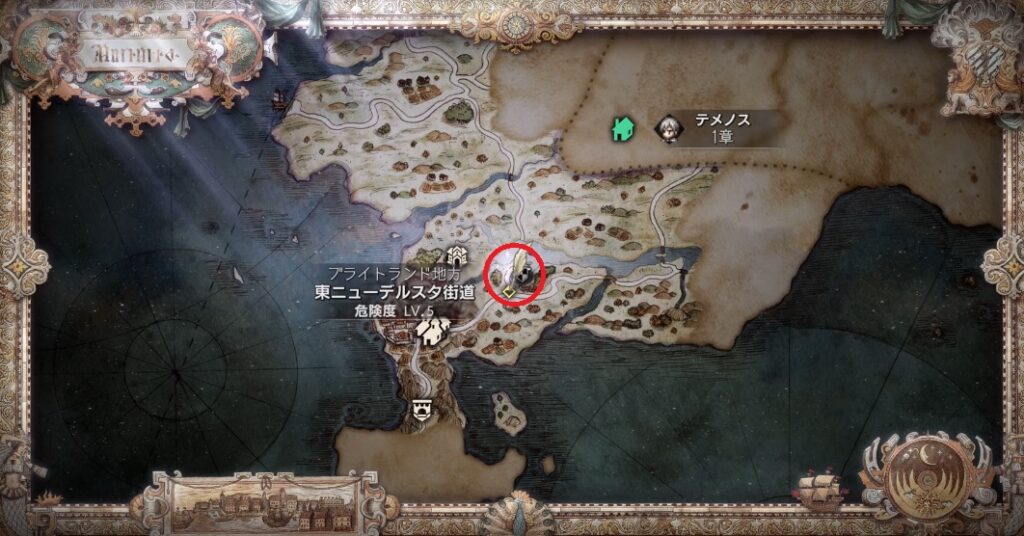The height and width of the screenshot is (536, 1024).
Task: Select the green house marker for Temenos
Action: coord(621,128)
